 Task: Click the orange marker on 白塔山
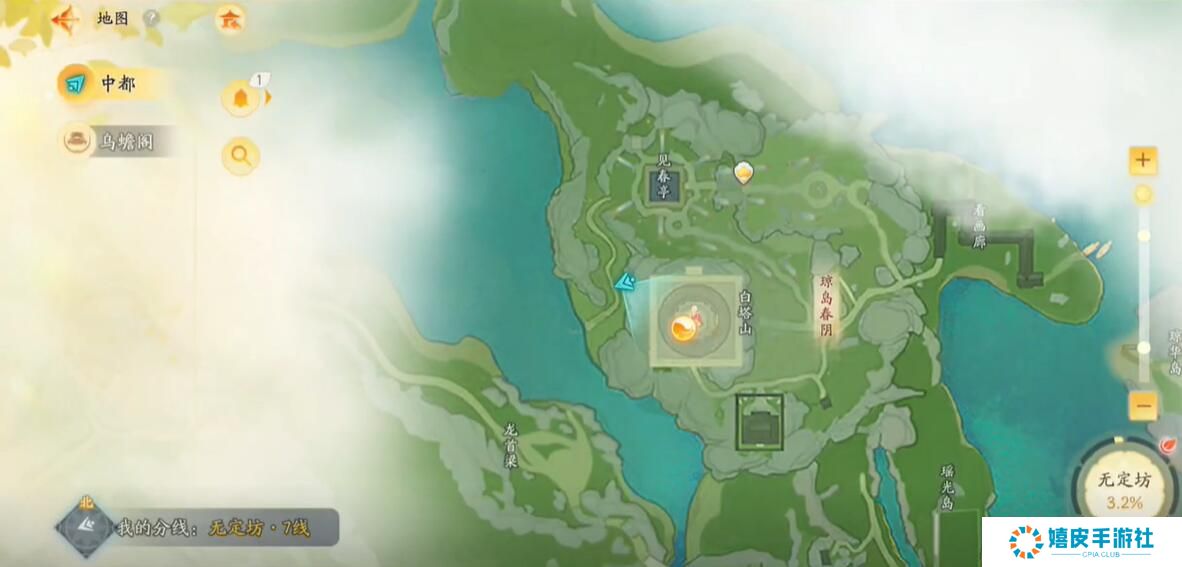point(683,327)
